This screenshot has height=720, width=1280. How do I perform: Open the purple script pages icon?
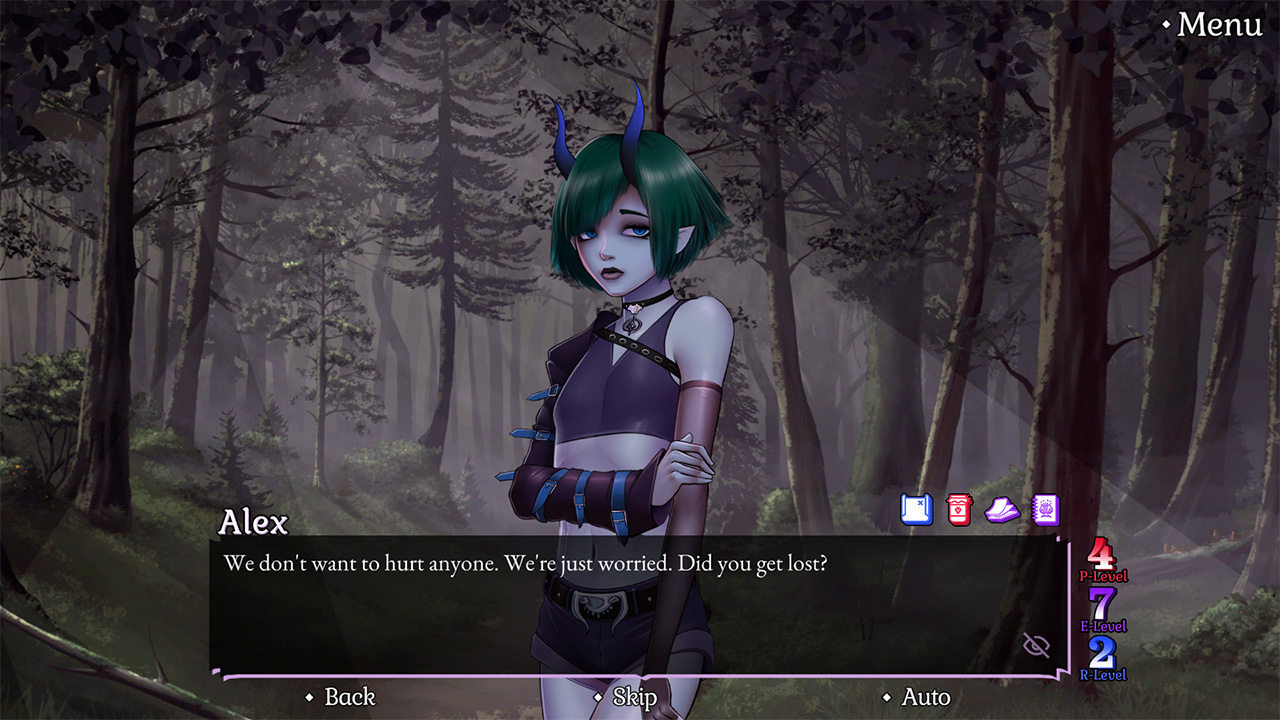click(1004, 510)
